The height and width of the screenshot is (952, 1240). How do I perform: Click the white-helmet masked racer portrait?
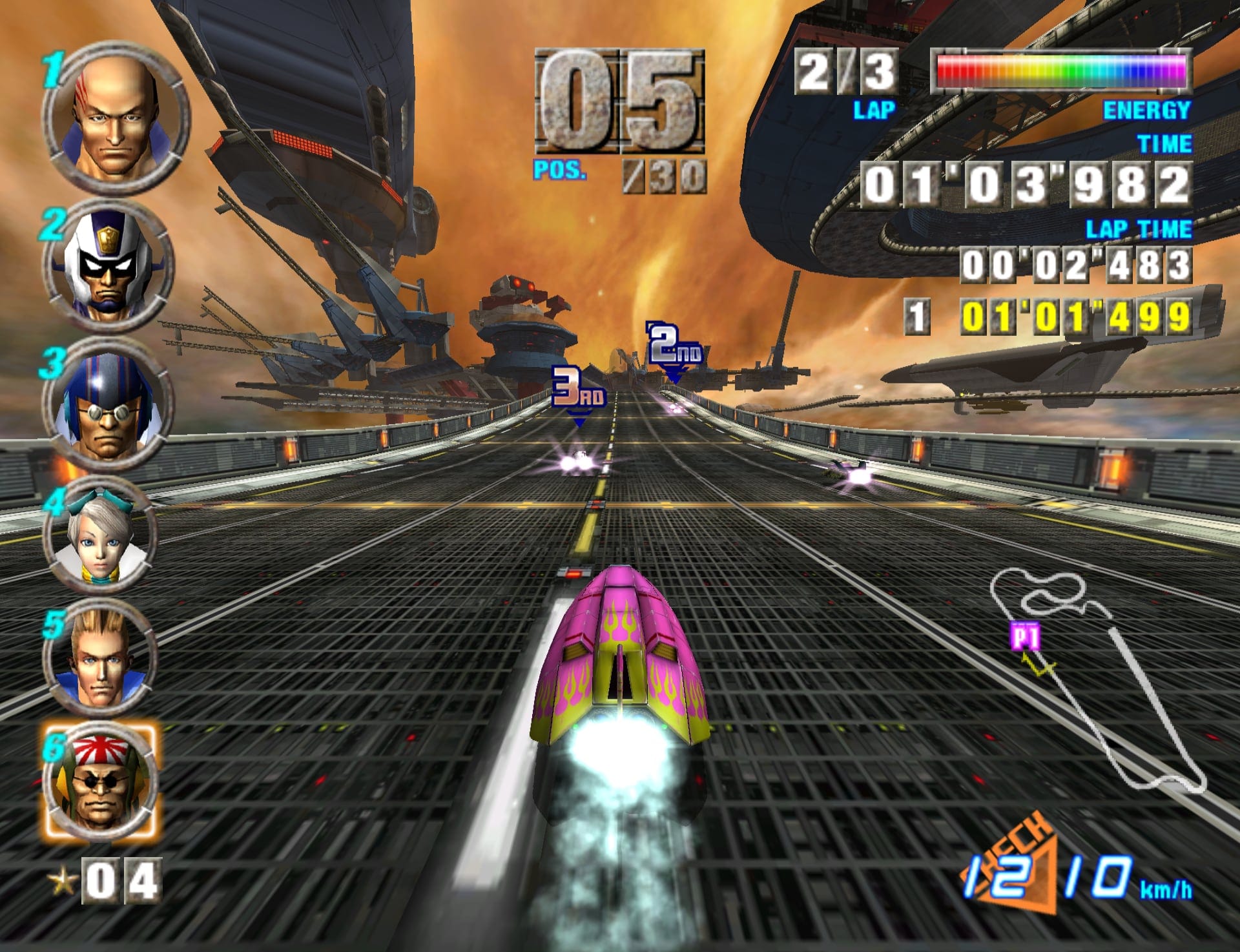click(108, 265)
